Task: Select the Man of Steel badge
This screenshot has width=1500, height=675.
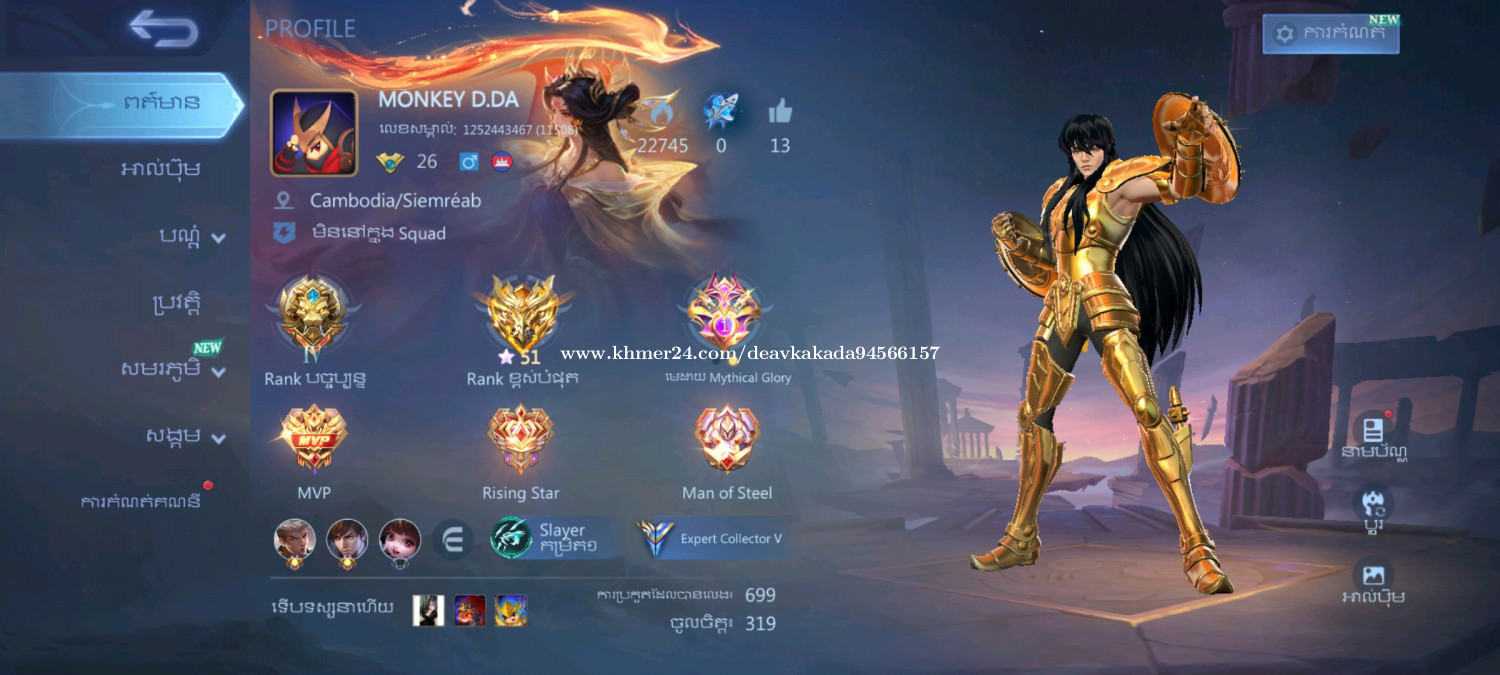Action: click(x=727, y=439)
